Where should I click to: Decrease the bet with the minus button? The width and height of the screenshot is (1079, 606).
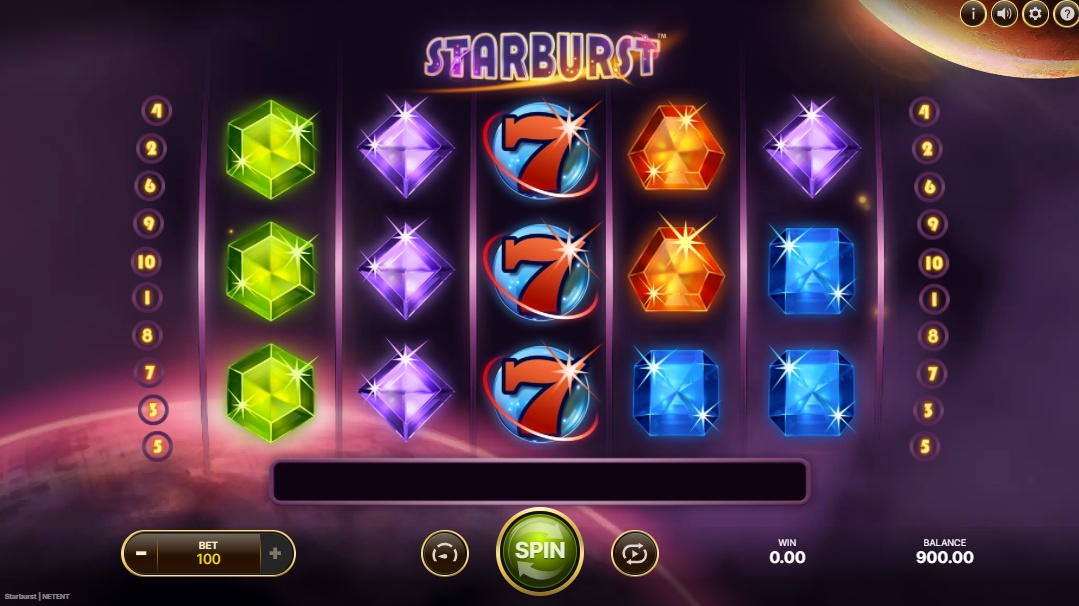point(142,553)
